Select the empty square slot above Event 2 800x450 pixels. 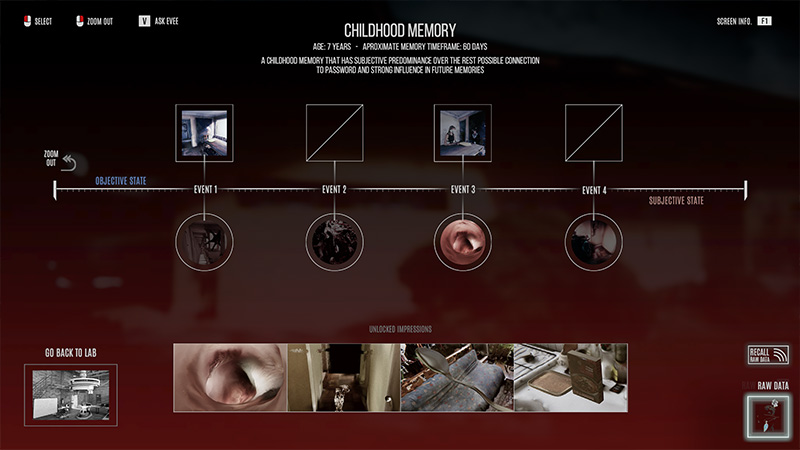pos(334,133)
